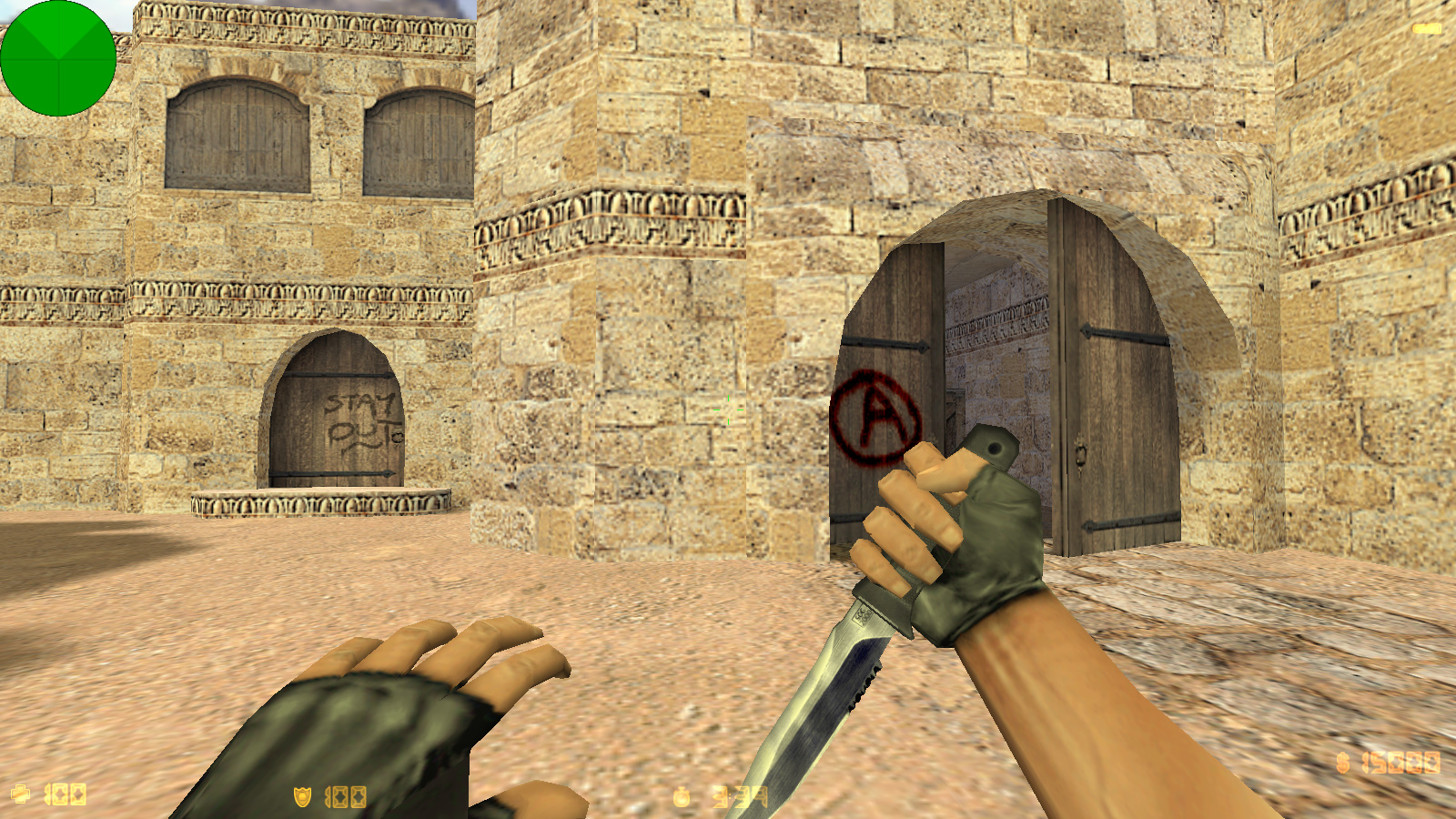
Task: Select the round timer stopwatch icon
Action: (x=684, y=794)
